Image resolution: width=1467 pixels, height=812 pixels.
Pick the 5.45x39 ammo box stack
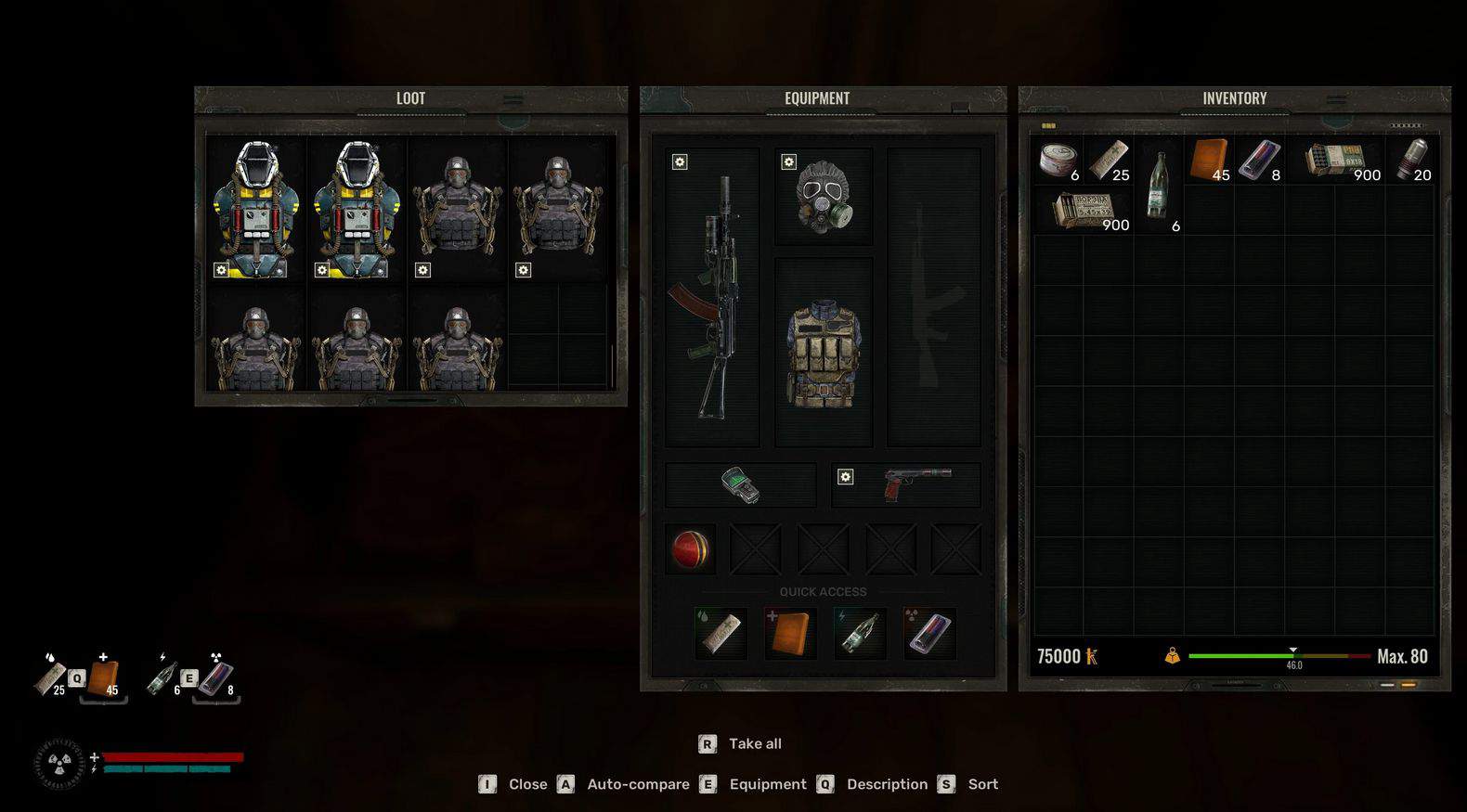[1084, 211]
